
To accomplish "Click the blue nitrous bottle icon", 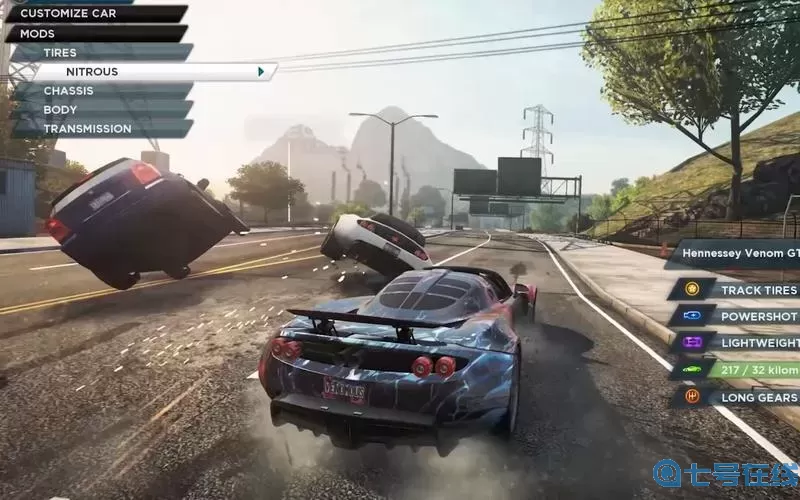I will [x=692, y=316].
